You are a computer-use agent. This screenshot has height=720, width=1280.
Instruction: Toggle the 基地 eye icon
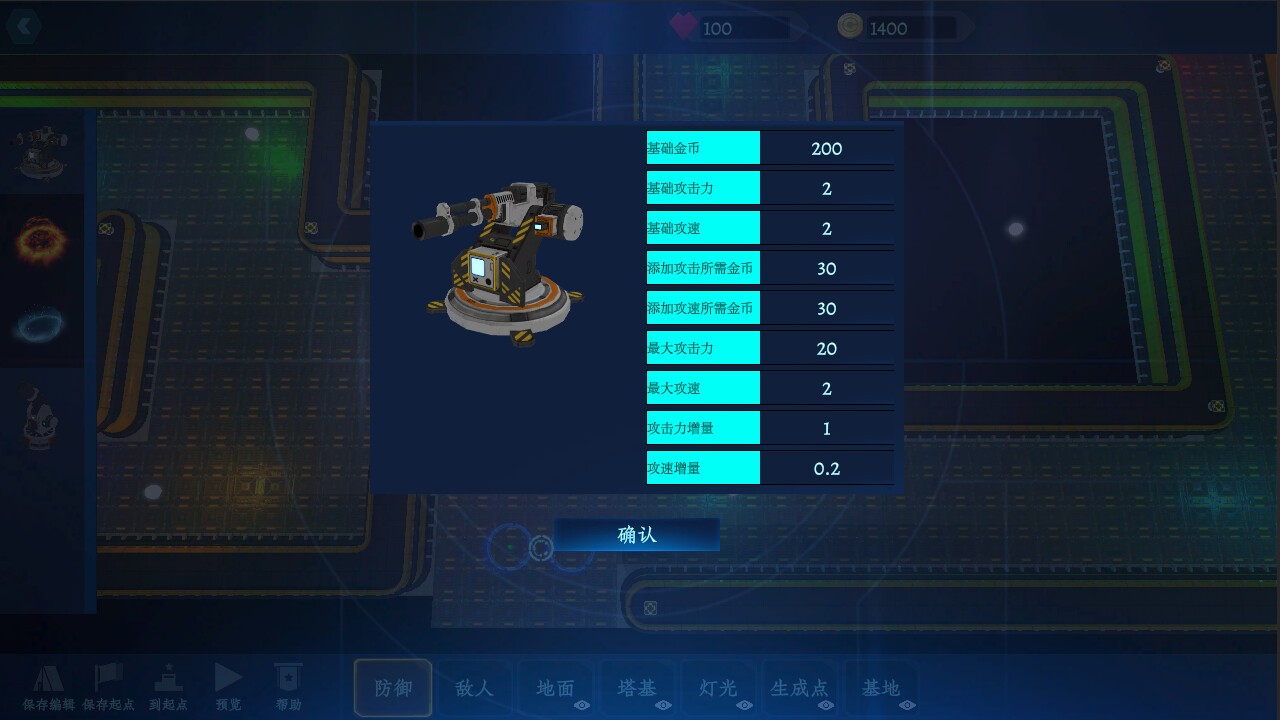point(907,703)
